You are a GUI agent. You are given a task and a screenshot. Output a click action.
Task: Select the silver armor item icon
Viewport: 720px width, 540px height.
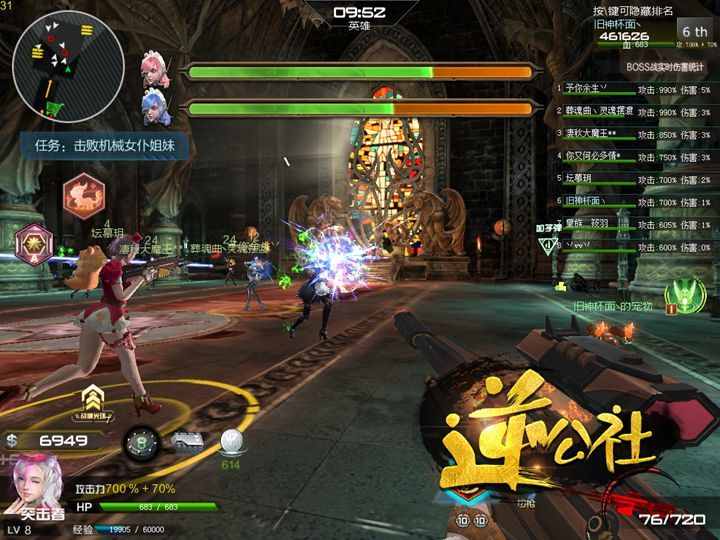tap(187, 442)
